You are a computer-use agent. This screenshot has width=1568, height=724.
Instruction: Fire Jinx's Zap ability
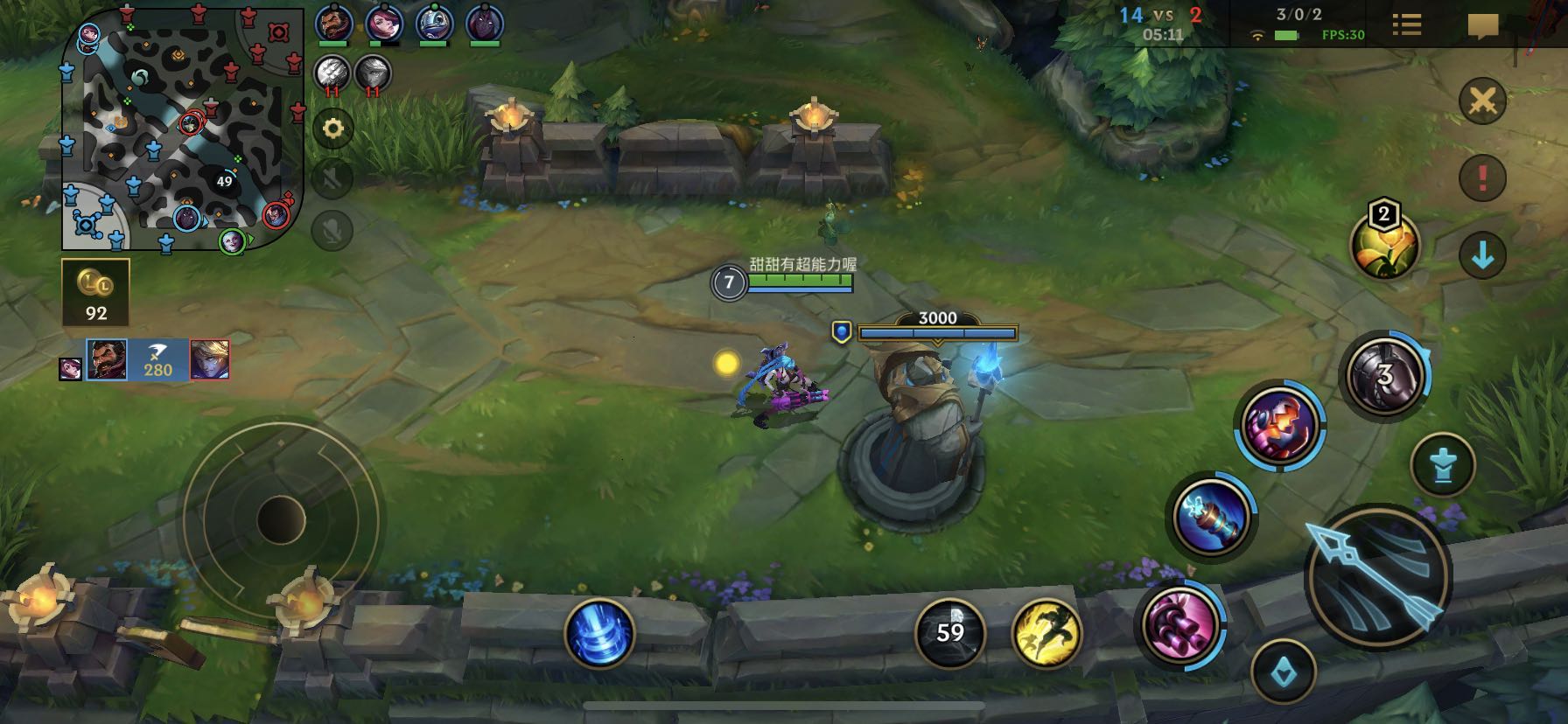[1212, 516]
